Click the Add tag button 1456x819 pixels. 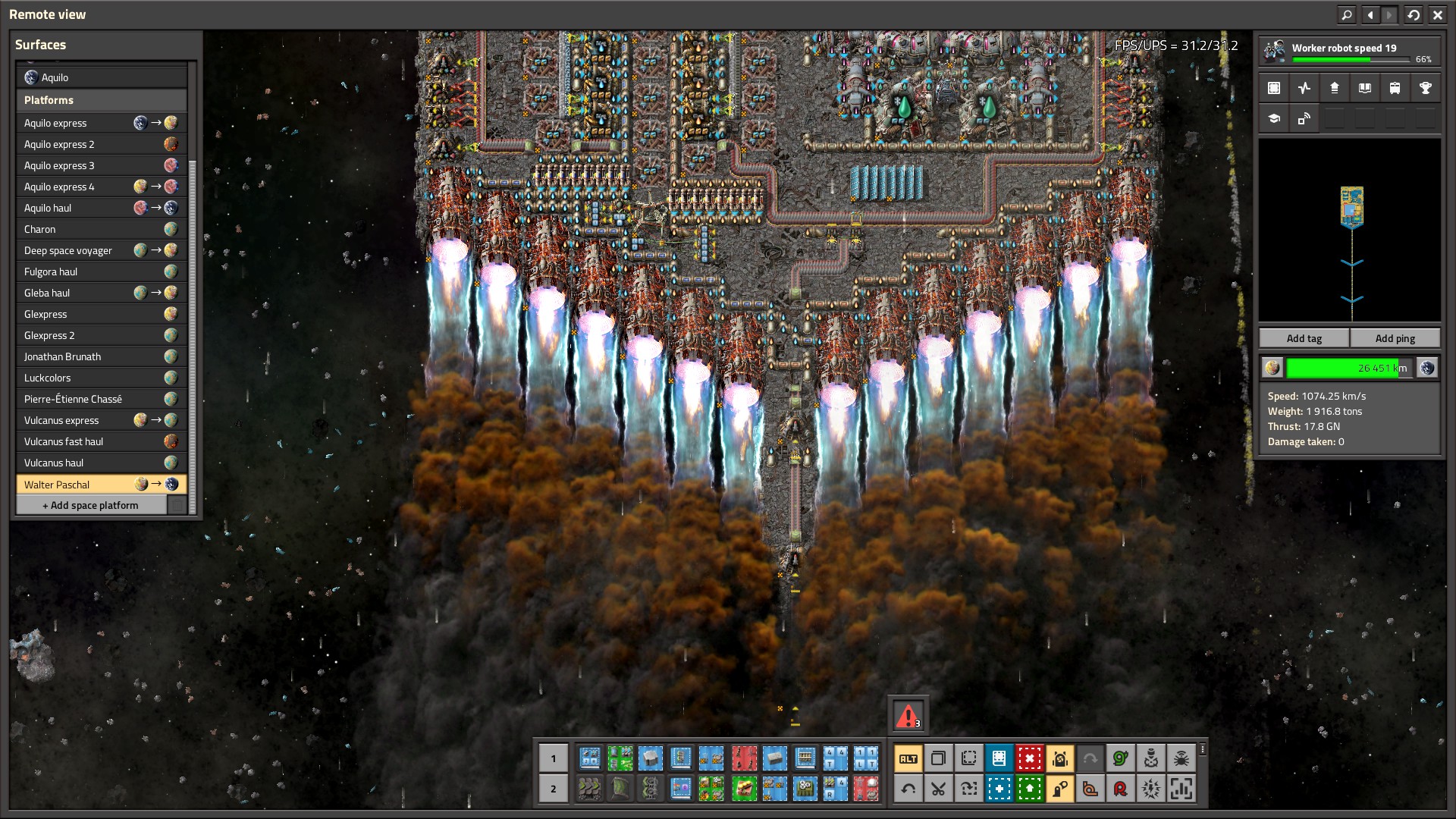[1304, 338]
